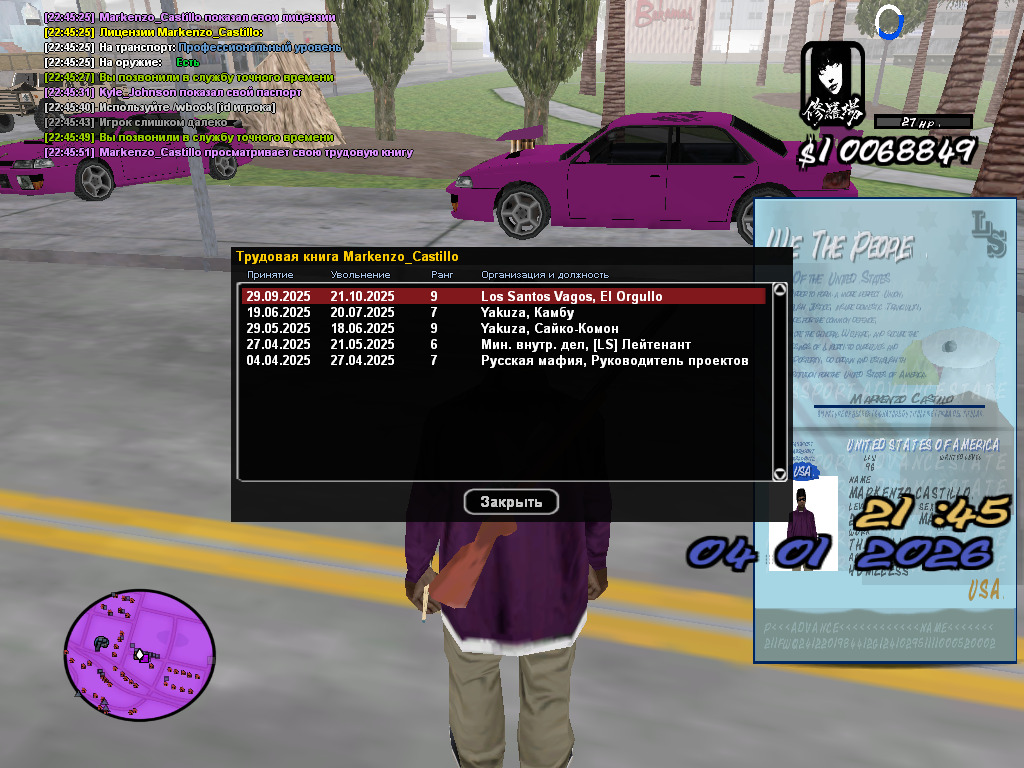Click the circular radar minimap
This screenshot has height=768, width=1024.
(x=140, y=653)
